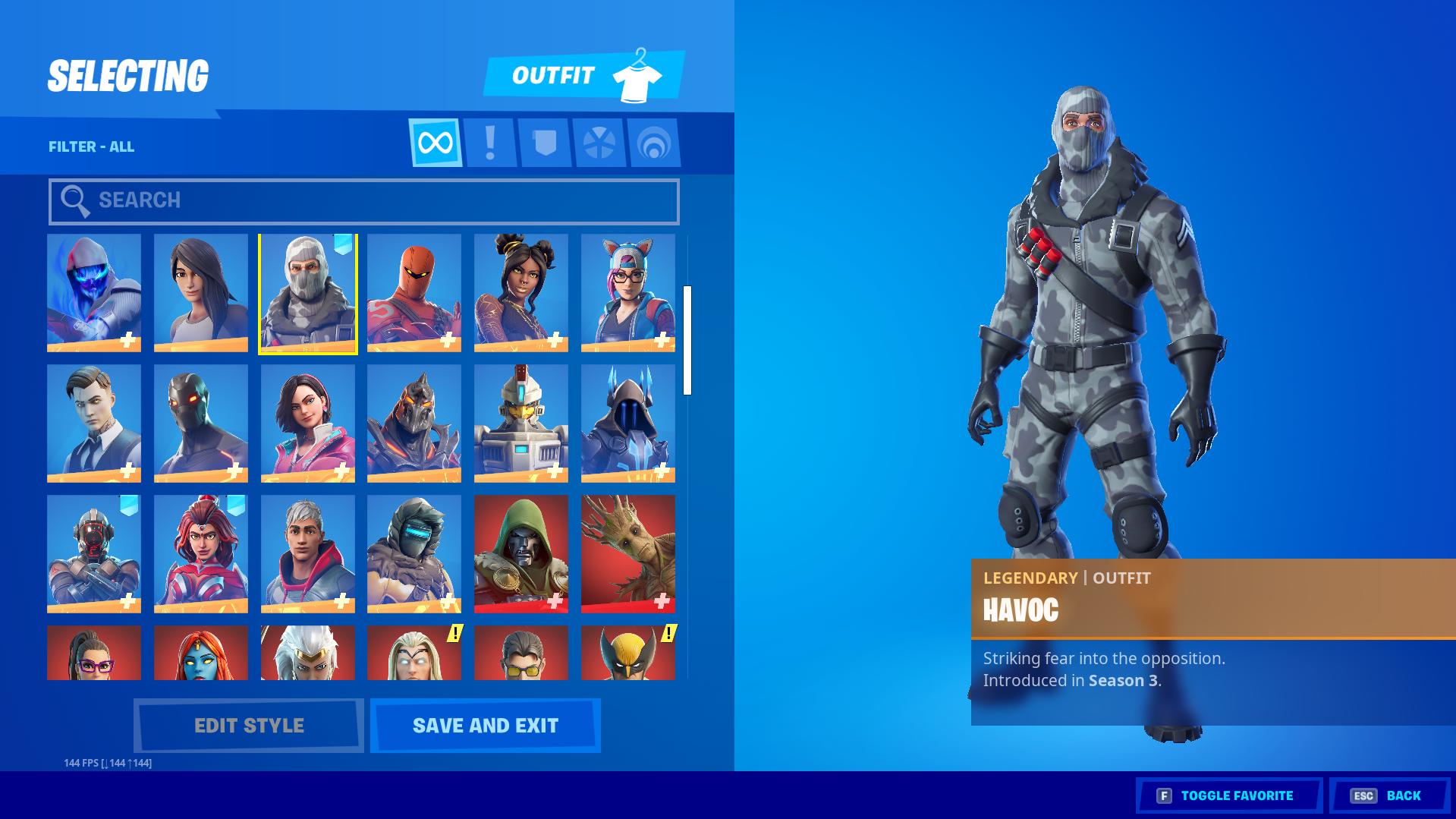Open the concentric rings filter tab
The image size is (1456, 819).
(x=653, y=143)
